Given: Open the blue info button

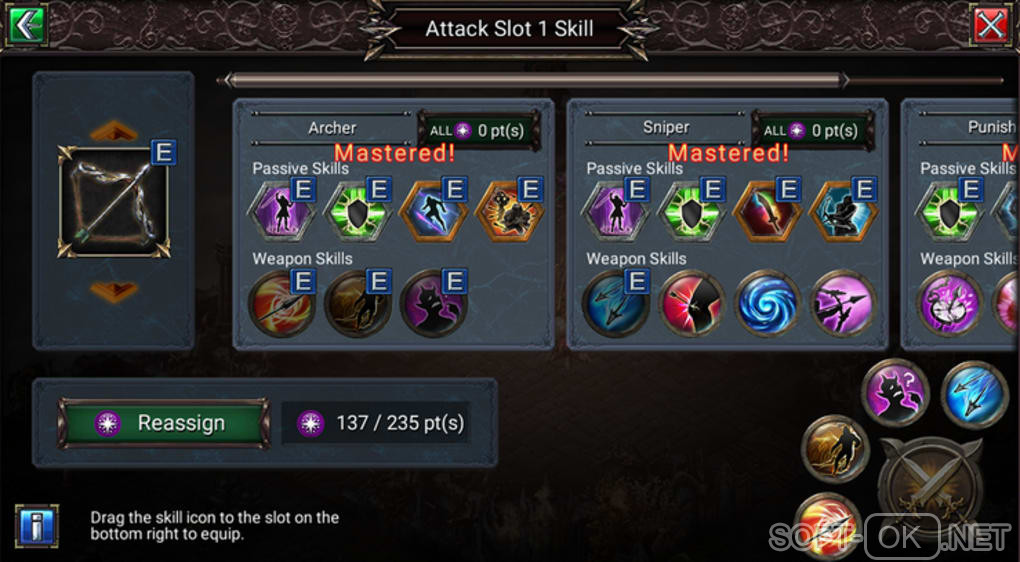Looking at the screenshot, I should (x=37, y=526).
